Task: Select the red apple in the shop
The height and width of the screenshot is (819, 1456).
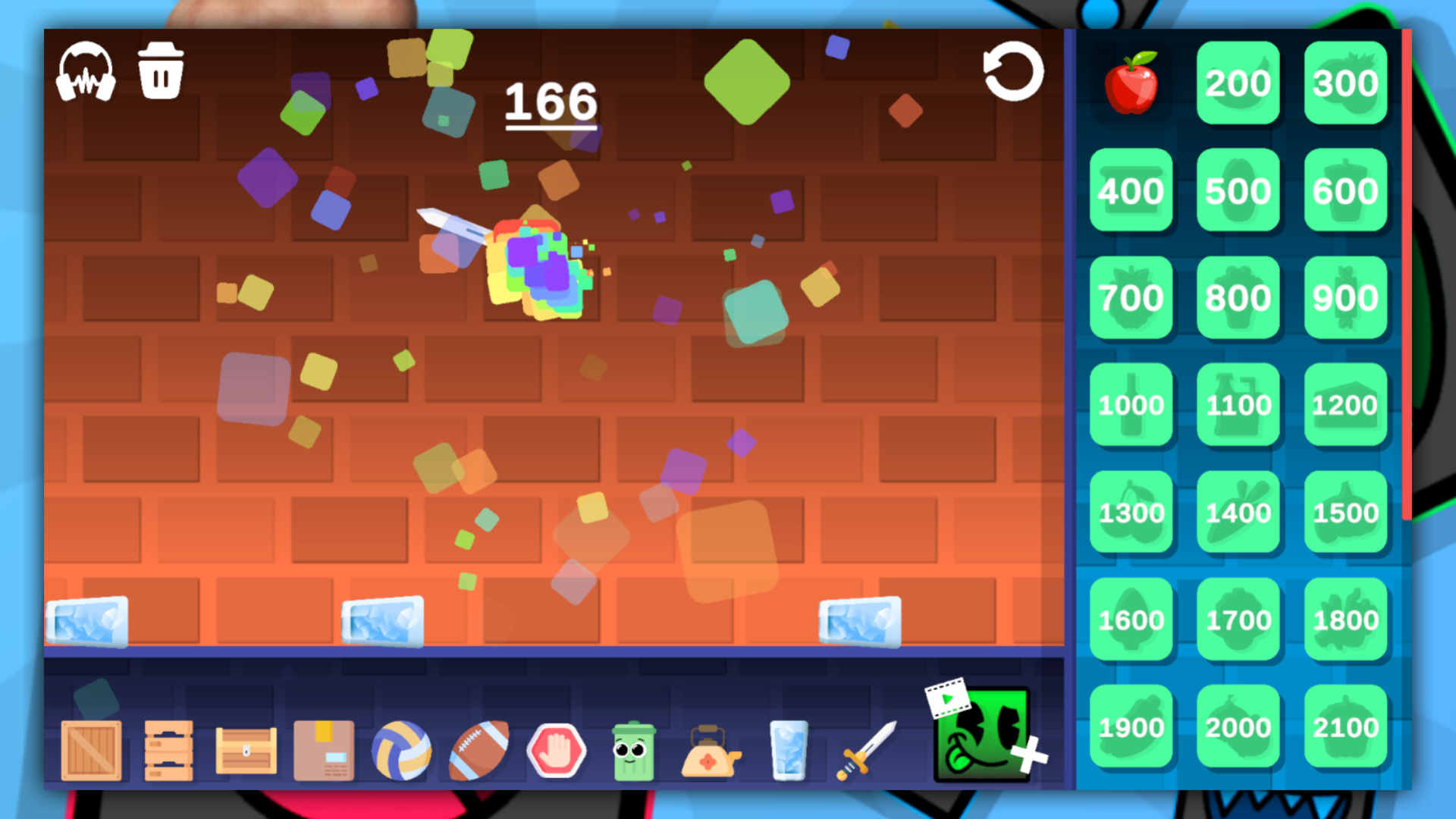Action: (1131, 83)
